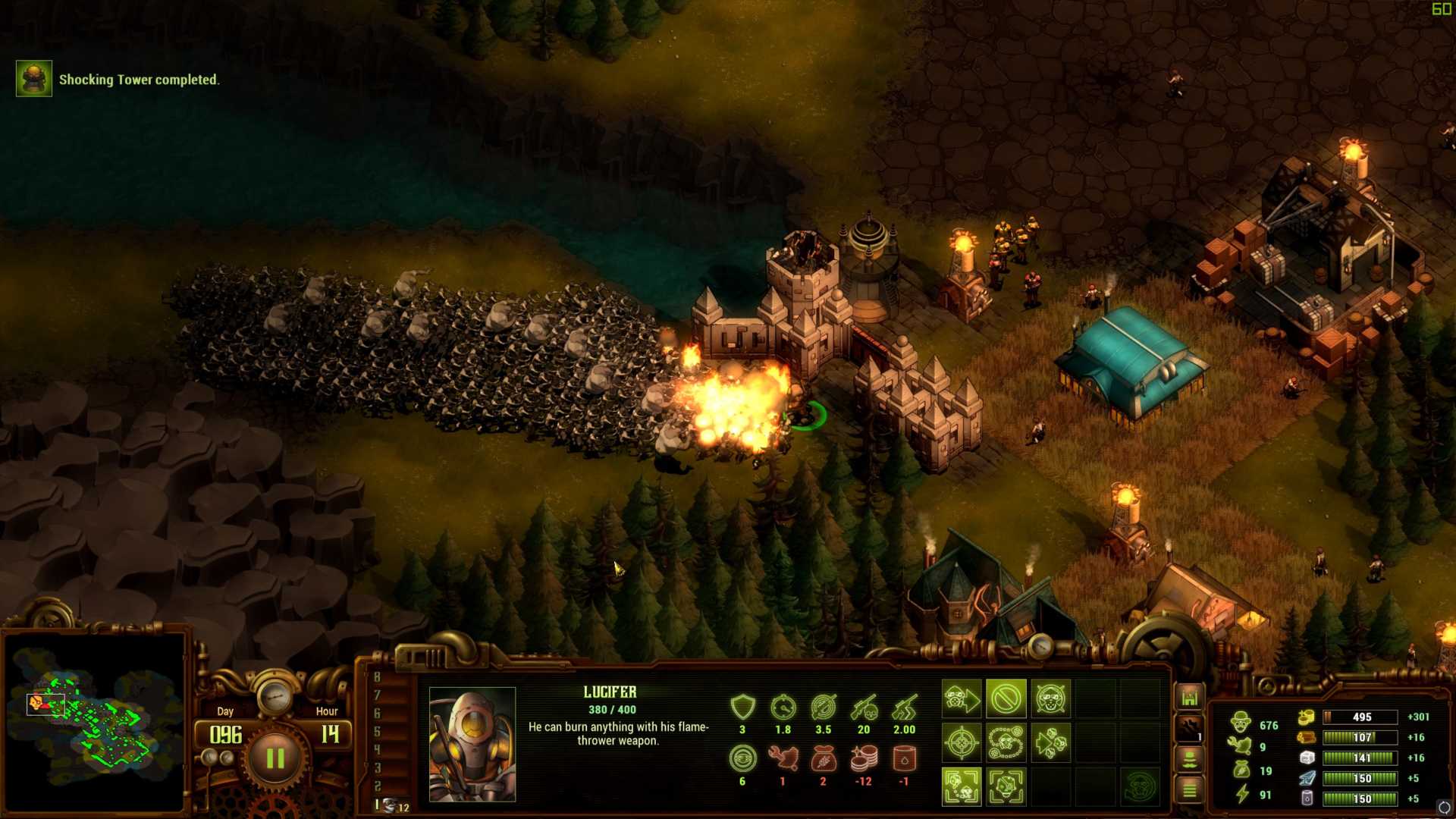Pause the game with the gear button
Viewport: 1456px width, 819px height.
tap(275, 758)
